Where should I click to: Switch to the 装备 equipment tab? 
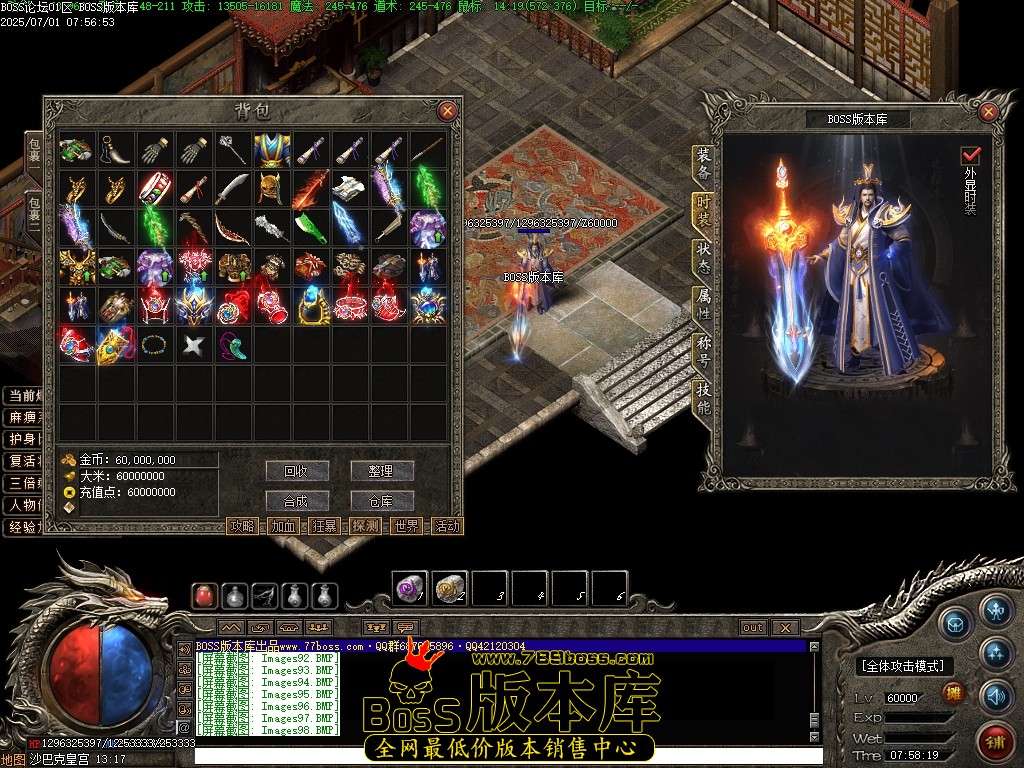point(703,165)
